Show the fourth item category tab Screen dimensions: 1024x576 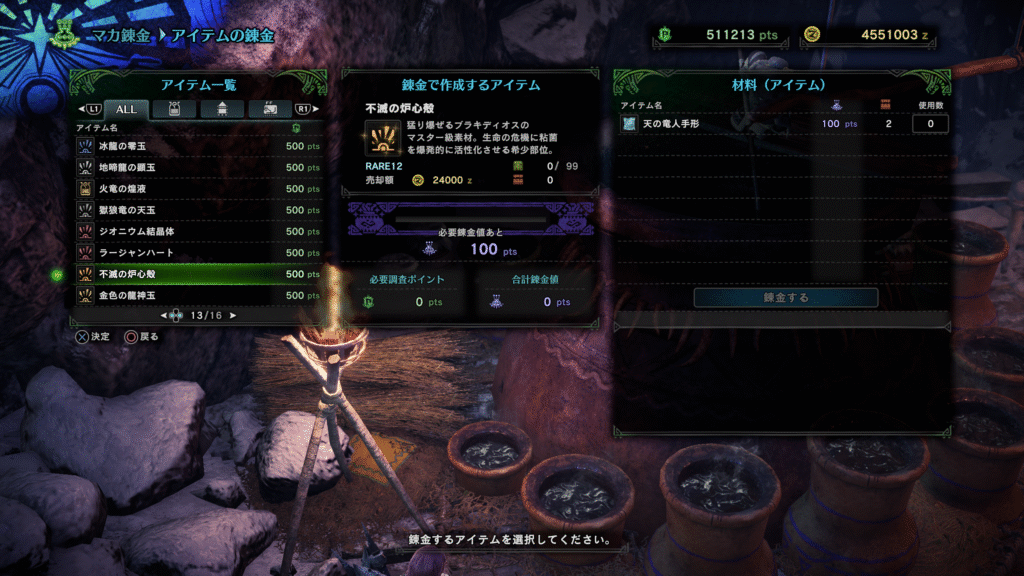pos(269,108)
